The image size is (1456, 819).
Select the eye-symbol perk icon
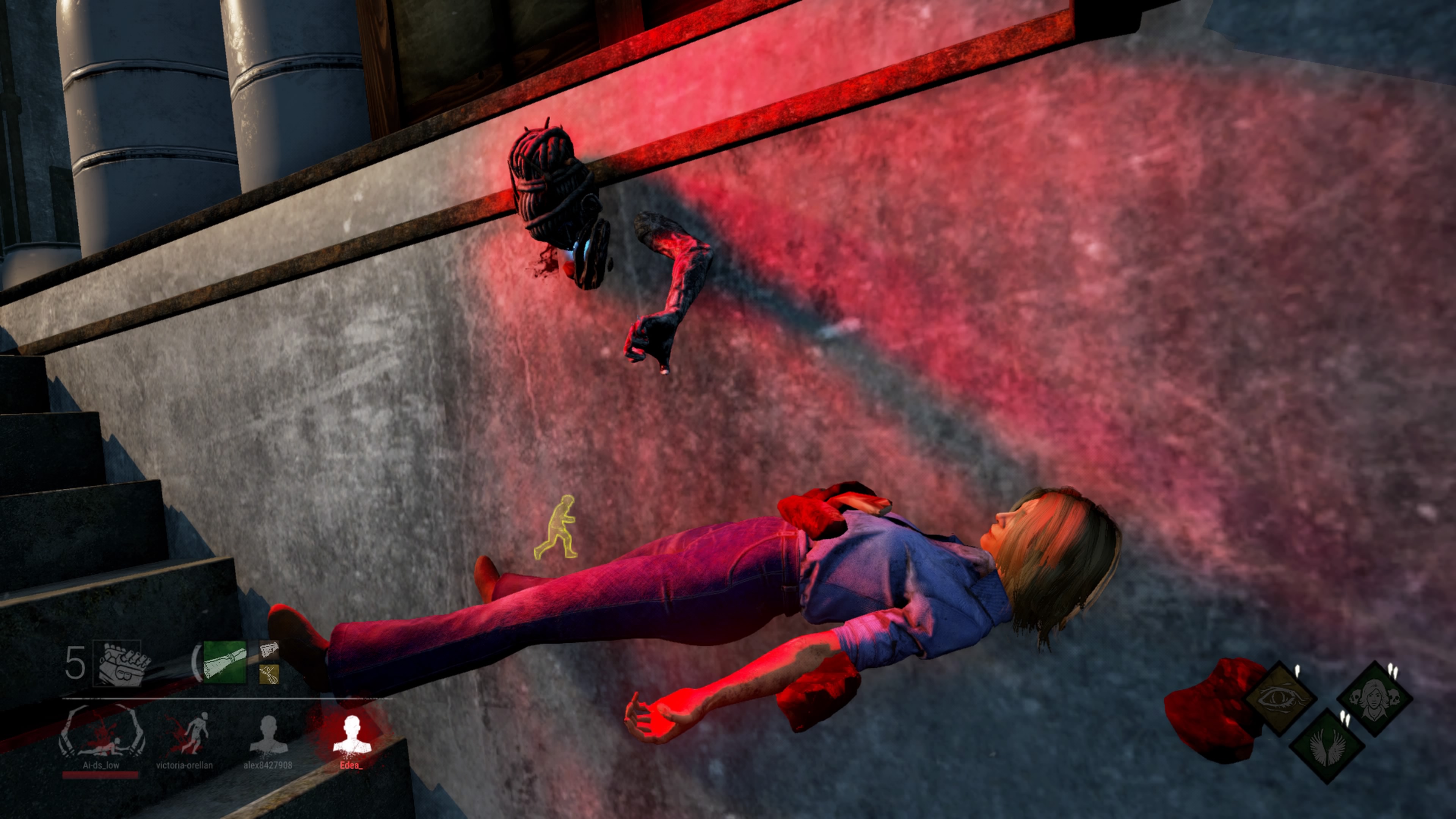tap(1281, 698)
